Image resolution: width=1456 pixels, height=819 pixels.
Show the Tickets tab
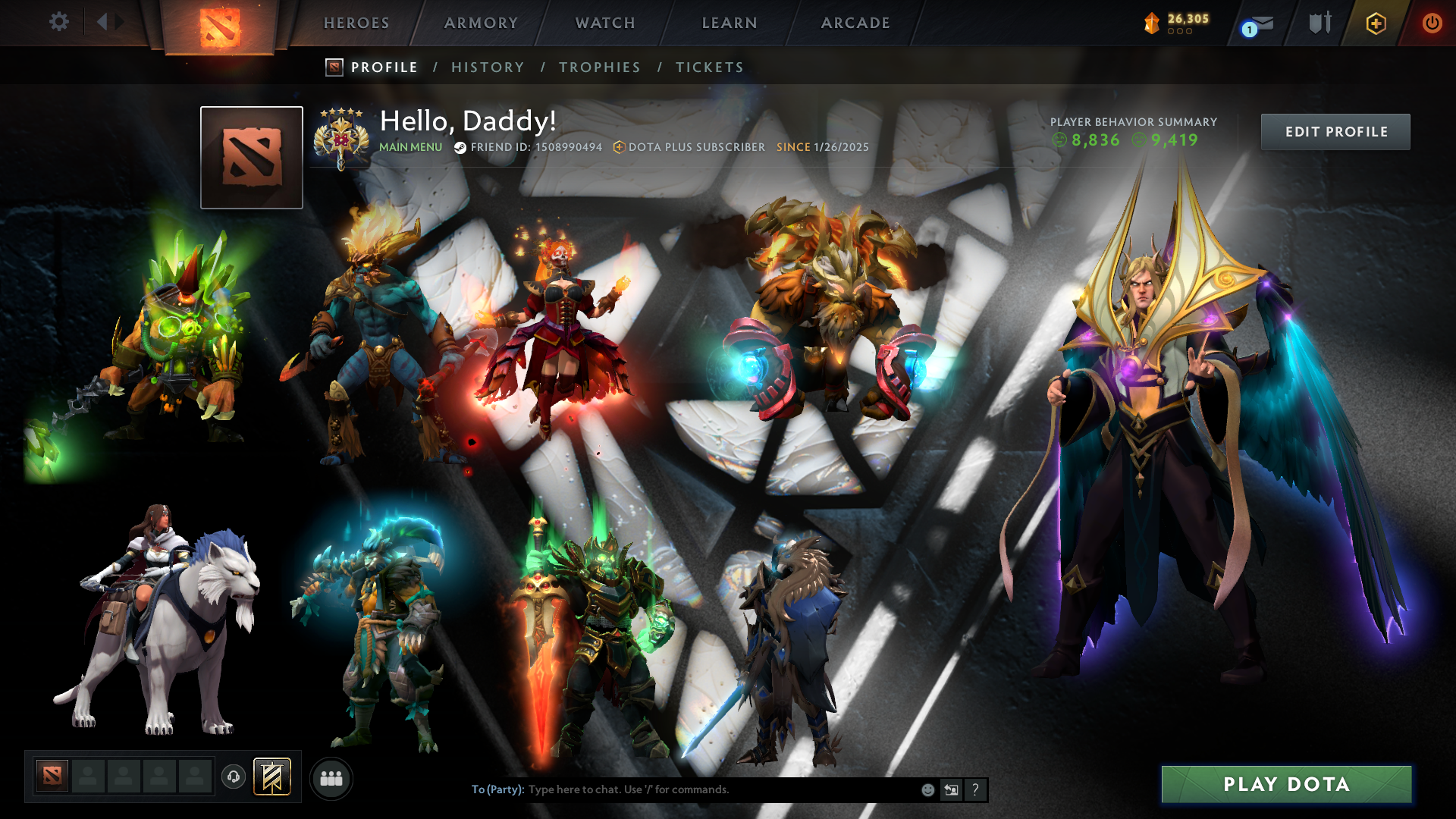[710, 67]
